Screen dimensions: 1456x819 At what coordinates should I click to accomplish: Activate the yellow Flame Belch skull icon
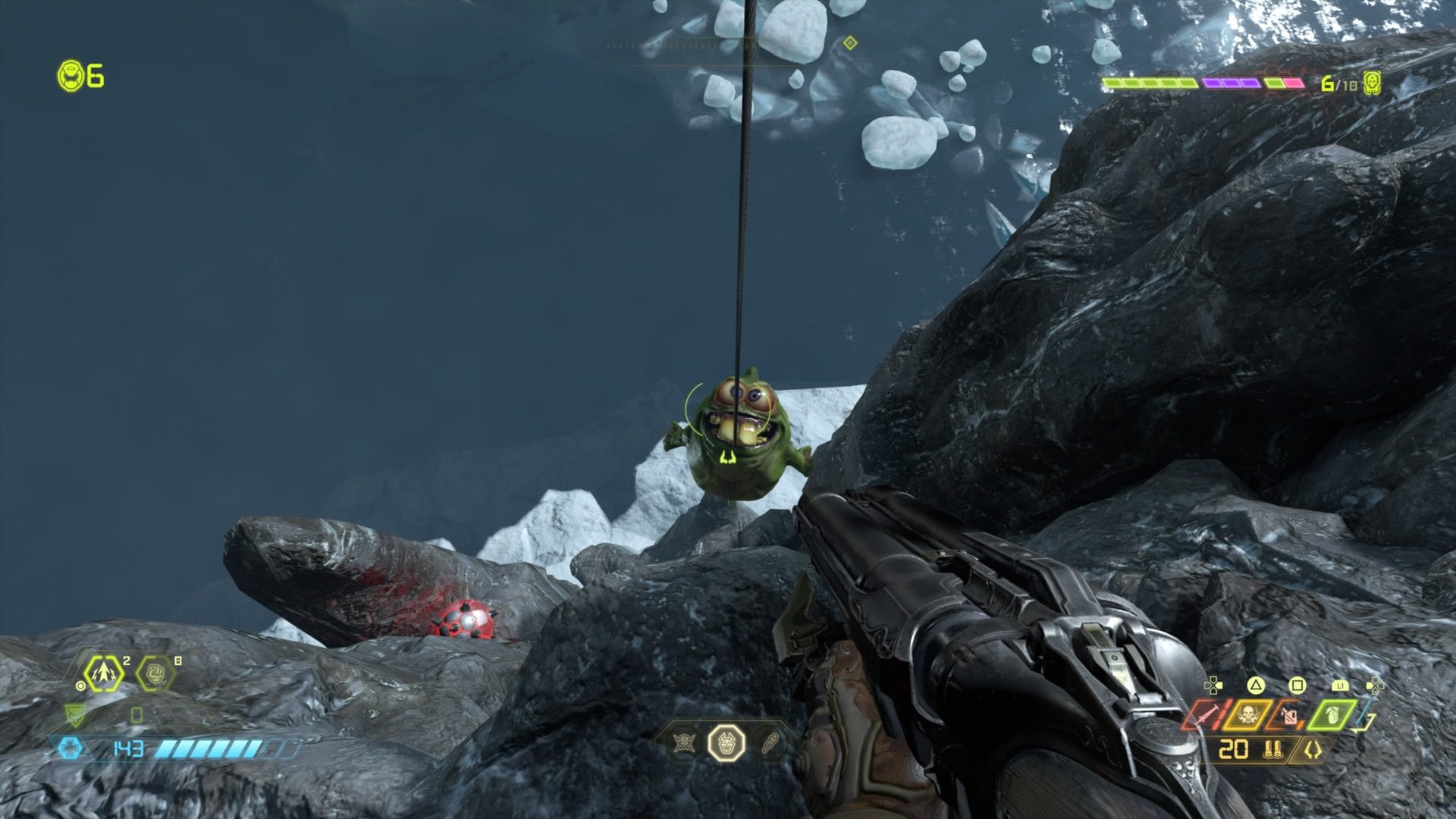(x=1247, y=715)
